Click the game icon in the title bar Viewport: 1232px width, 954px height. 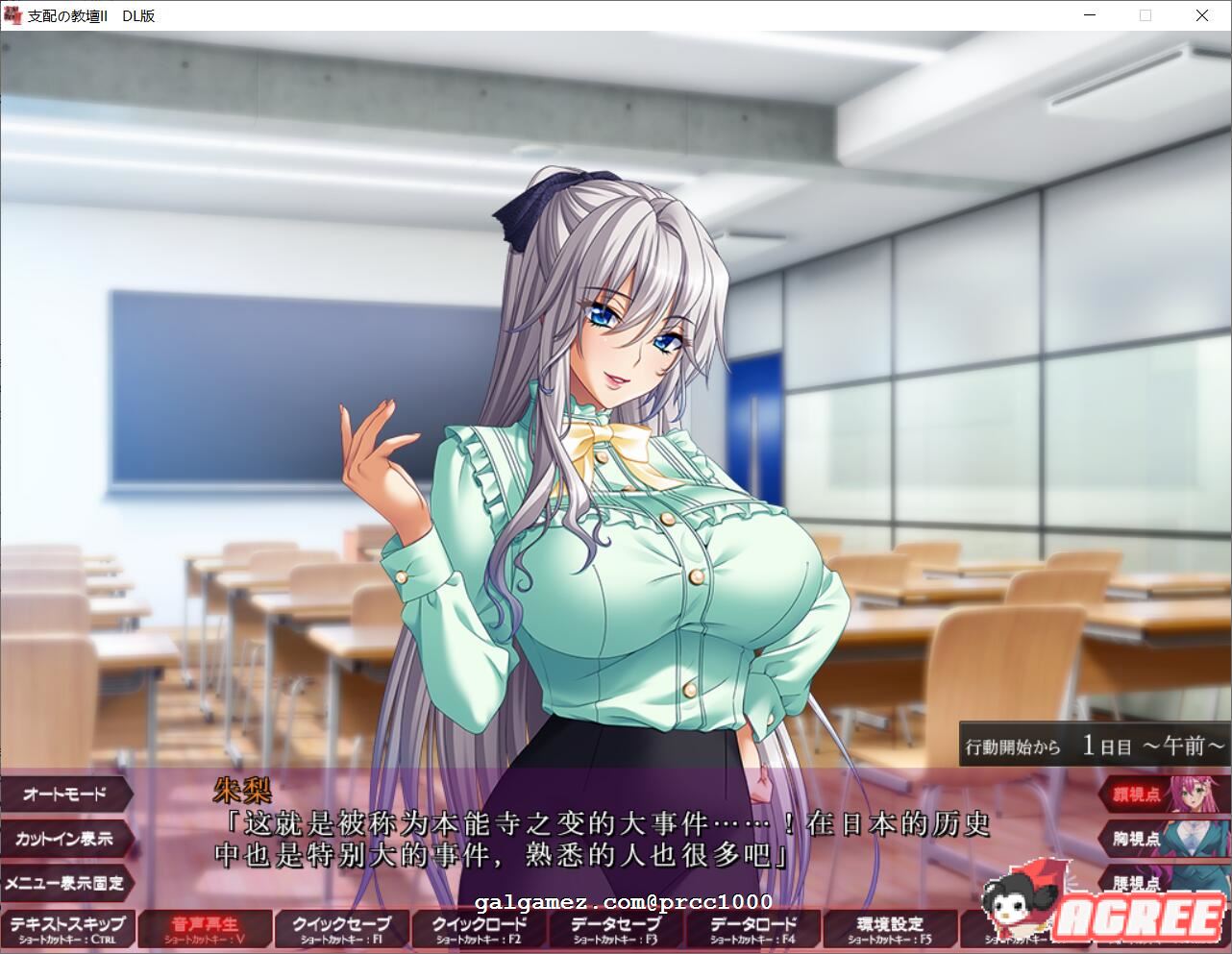click(12, 15)
